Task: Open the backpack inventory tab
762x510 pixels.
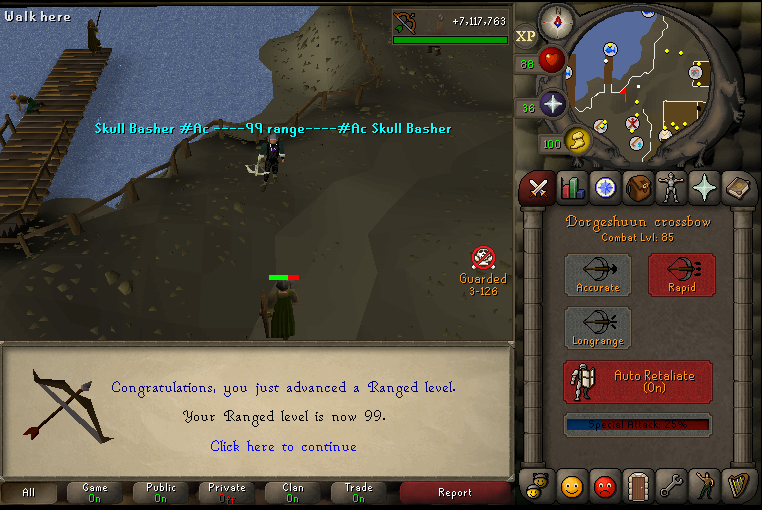Action: [x=638, y=187]
